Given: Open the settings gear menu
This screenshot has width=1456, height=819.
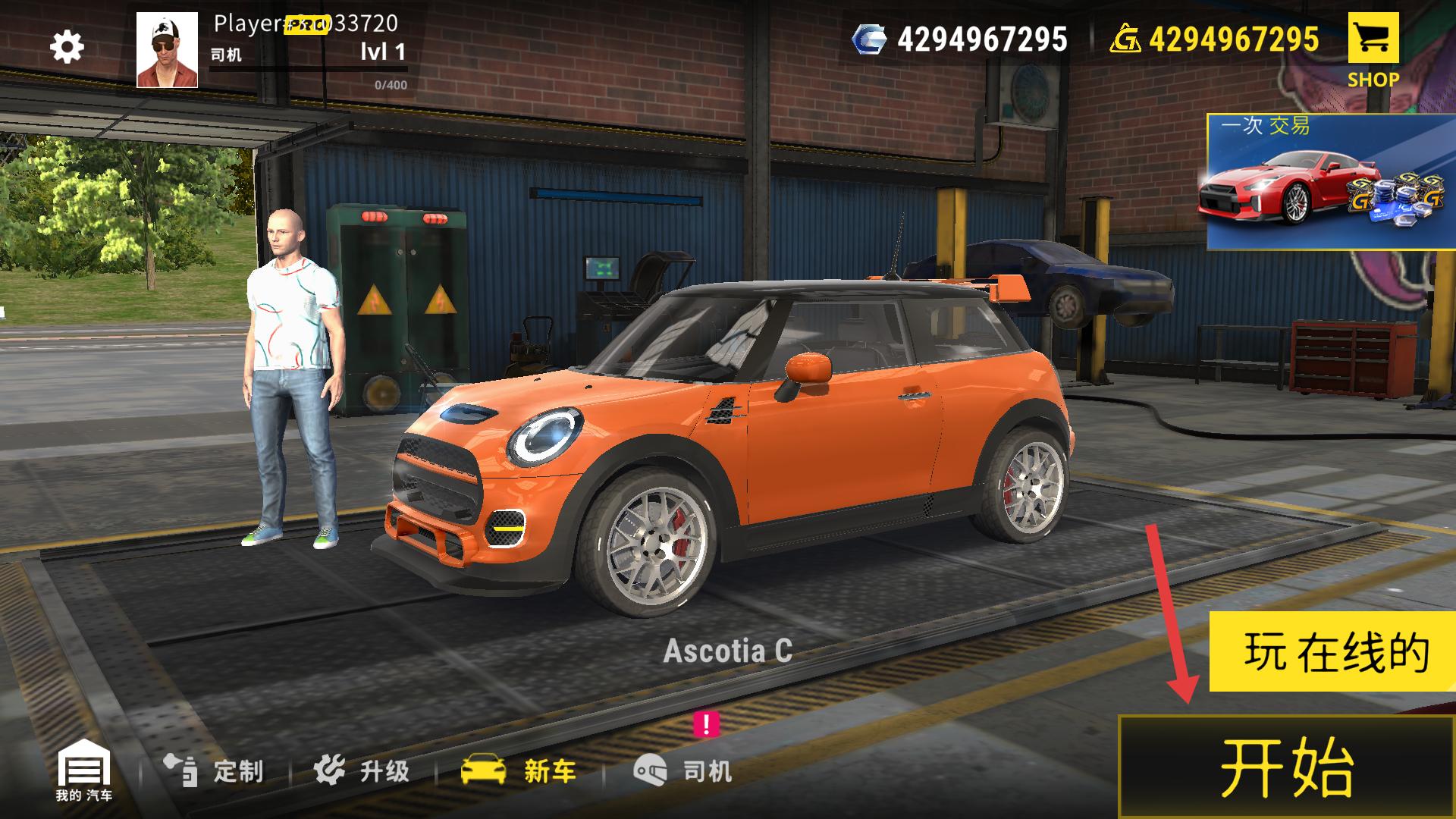Looking at the screenshot, I should 67,47.
